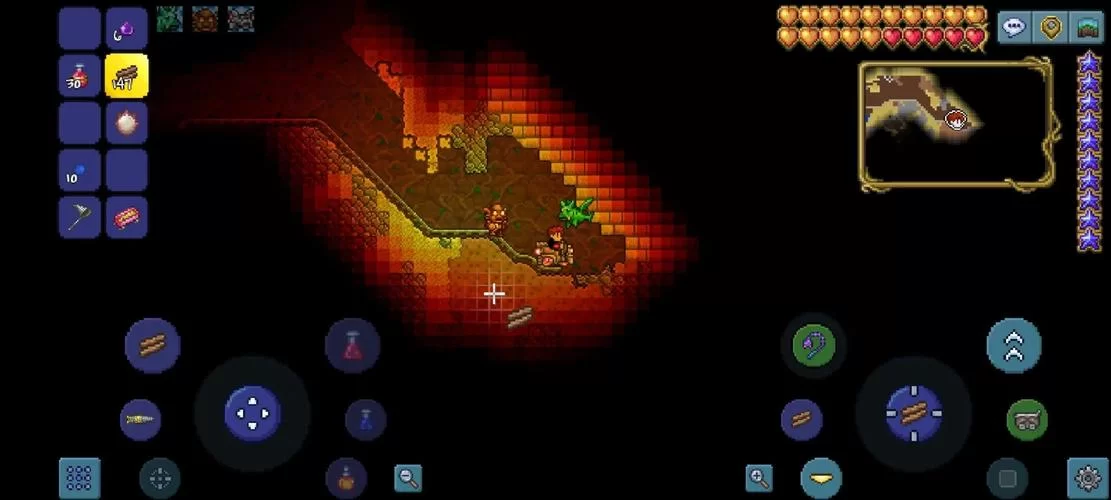Image resolution: width=1111 pixels, height=500 pixels.
Task: Select the red healing potion hotbar slot
Action: click(79, 76)
